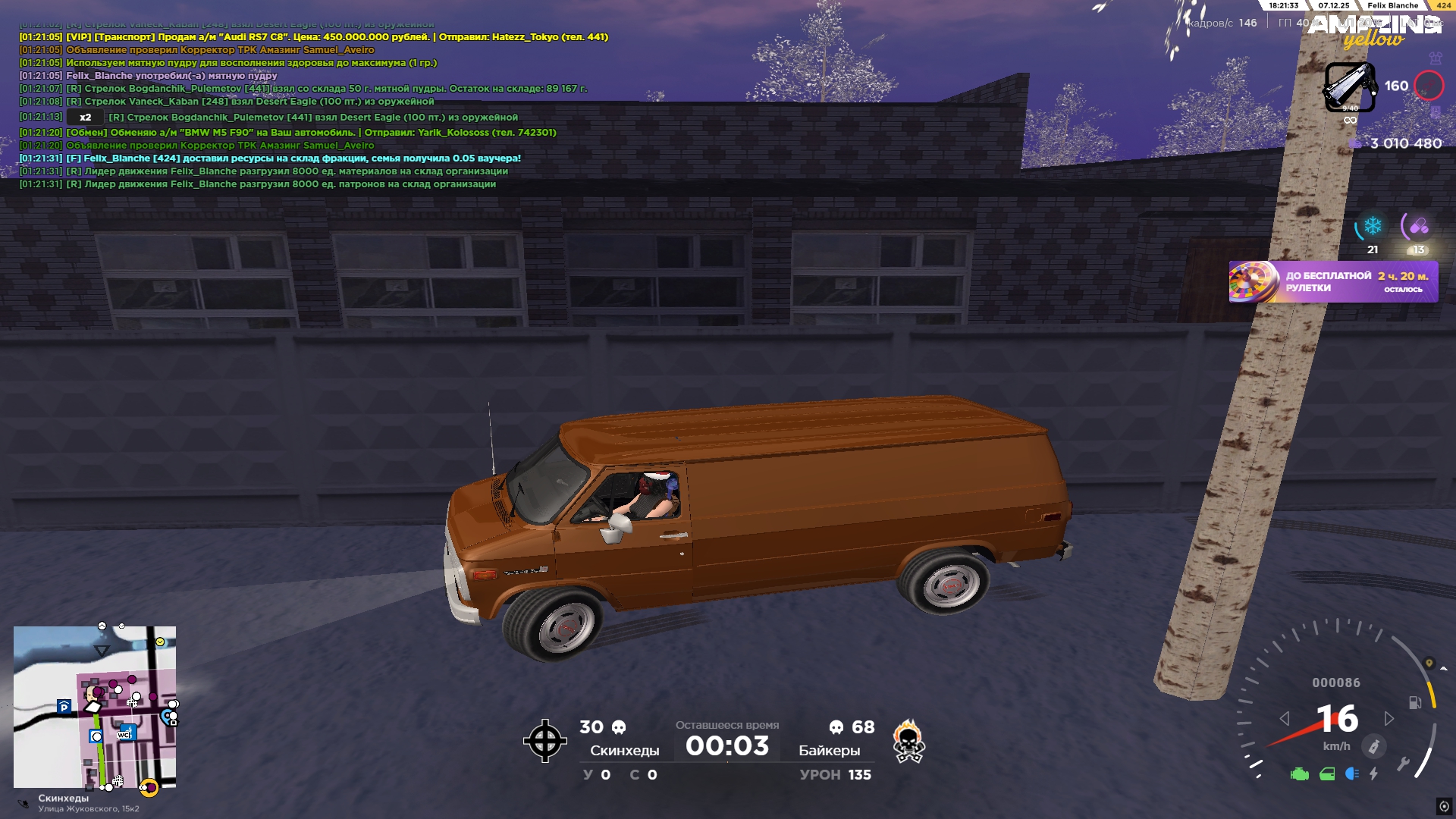Click the round bottle icon on speedometer
1456x819 pixels.
click(x=1373, y=746)
